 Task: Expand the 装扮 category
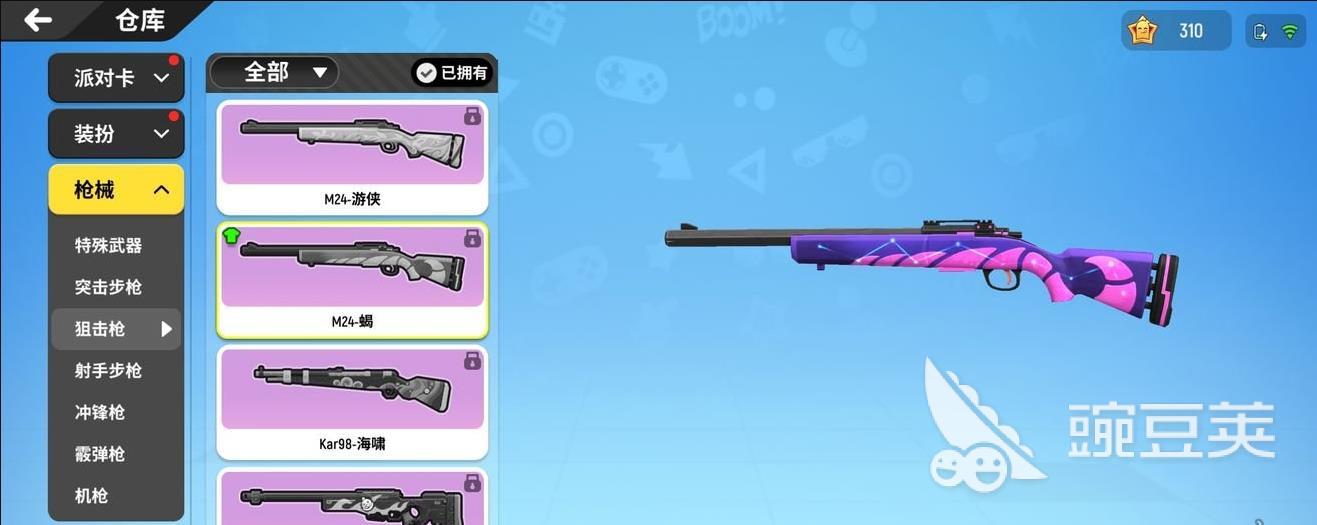(116, 134)
